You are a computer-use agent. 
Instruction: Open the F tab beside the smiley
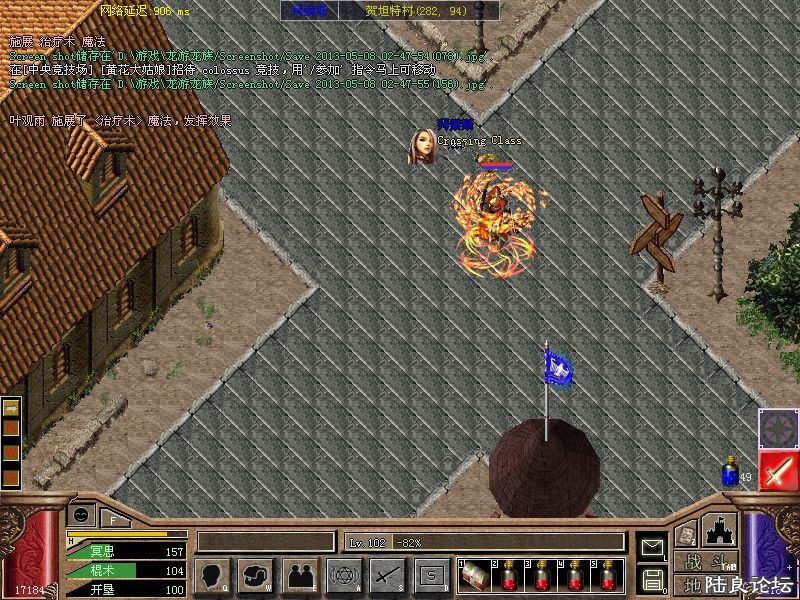[x=115, y=517]
